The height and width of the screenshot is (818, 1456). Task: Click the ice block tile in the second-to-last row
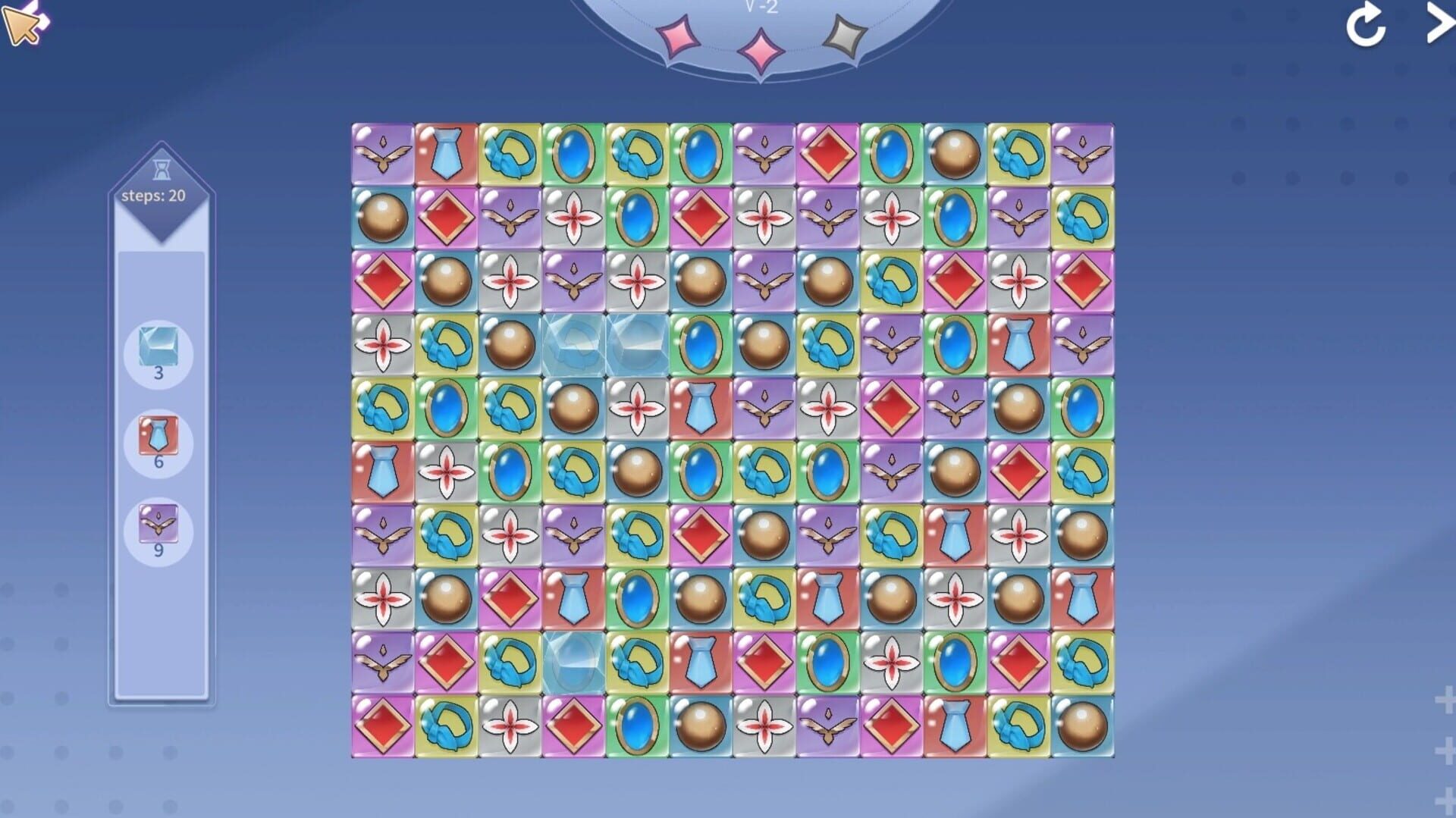(574, 661)
